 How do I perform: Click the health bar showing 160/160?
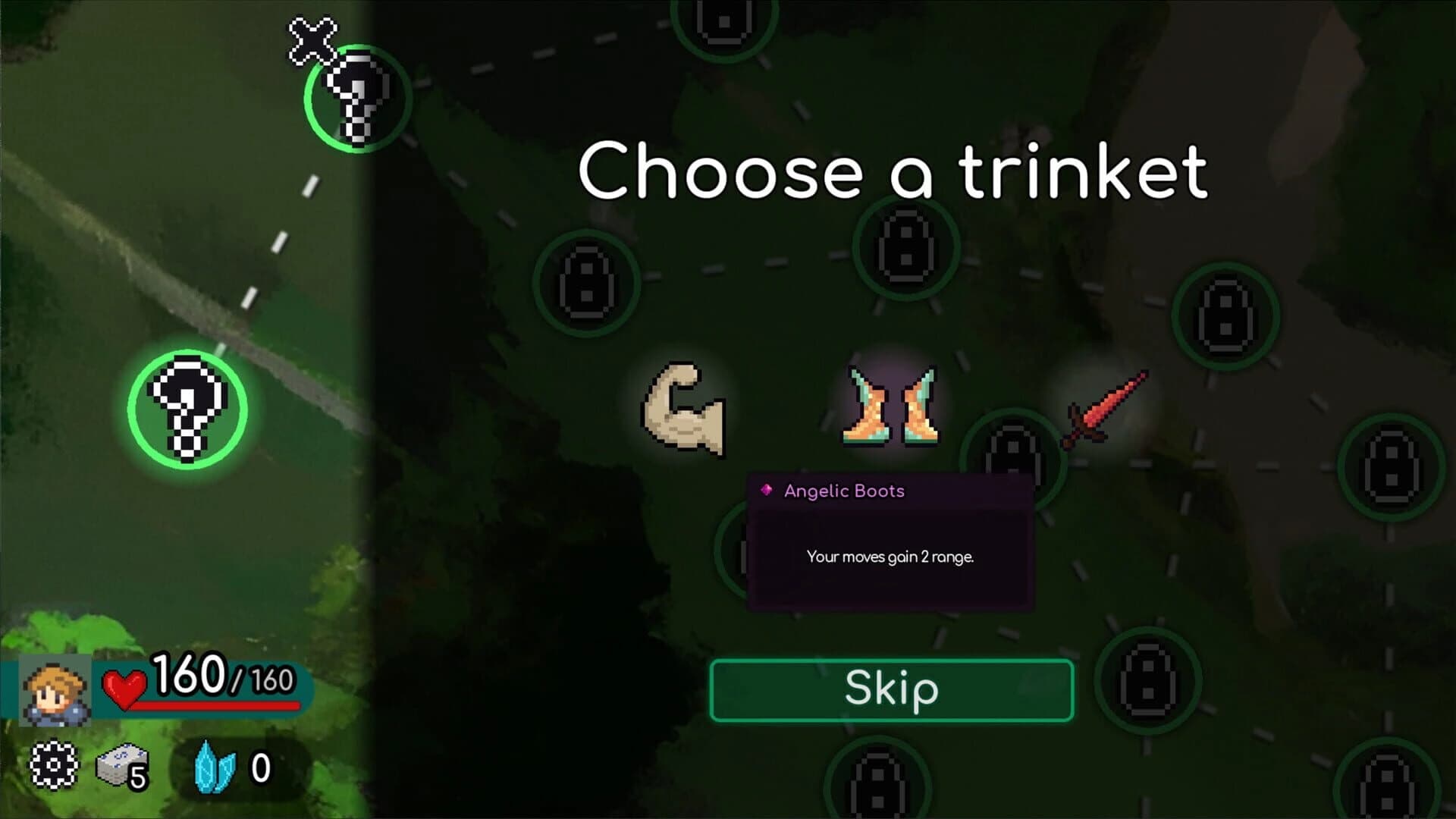[205, 684]
